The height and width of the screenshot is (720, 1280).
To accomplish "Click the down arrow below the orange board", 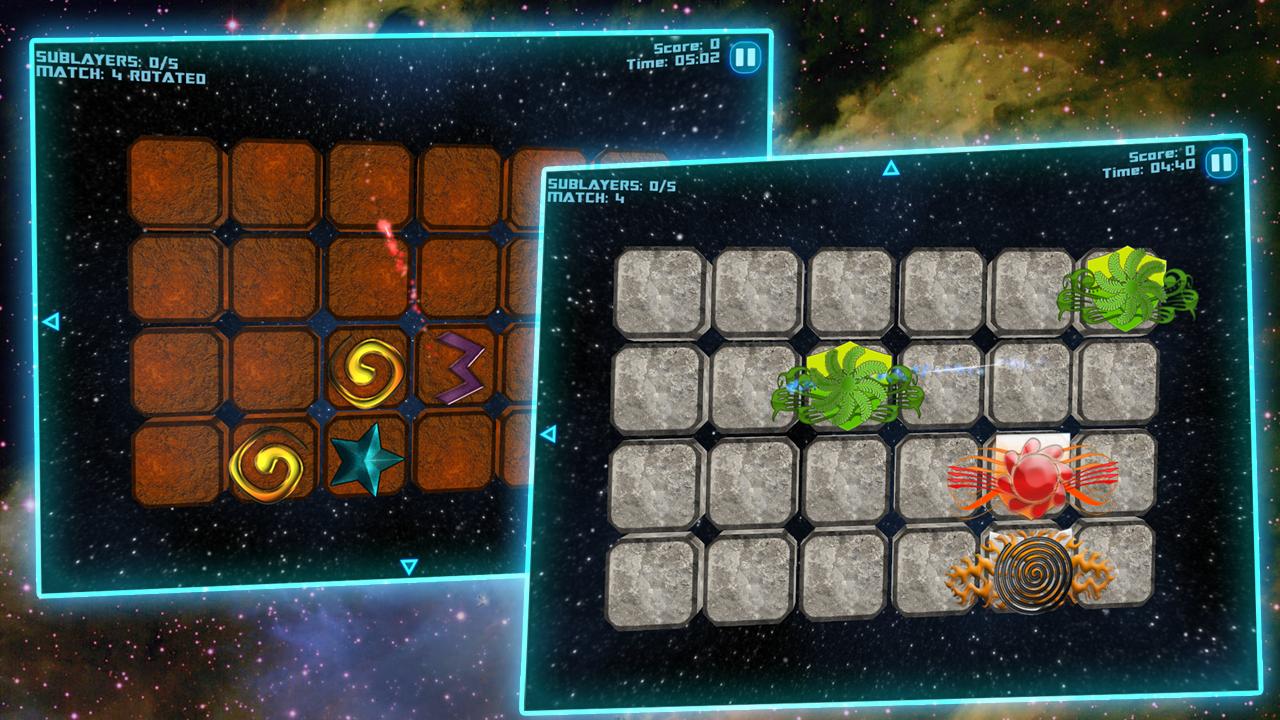I will pos(408,567).
